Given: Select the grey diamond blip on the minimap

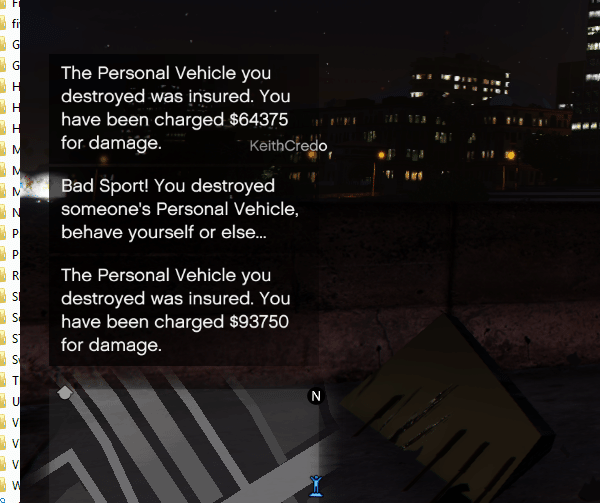Looking at the screenshot, I should [x=66, y=393].
